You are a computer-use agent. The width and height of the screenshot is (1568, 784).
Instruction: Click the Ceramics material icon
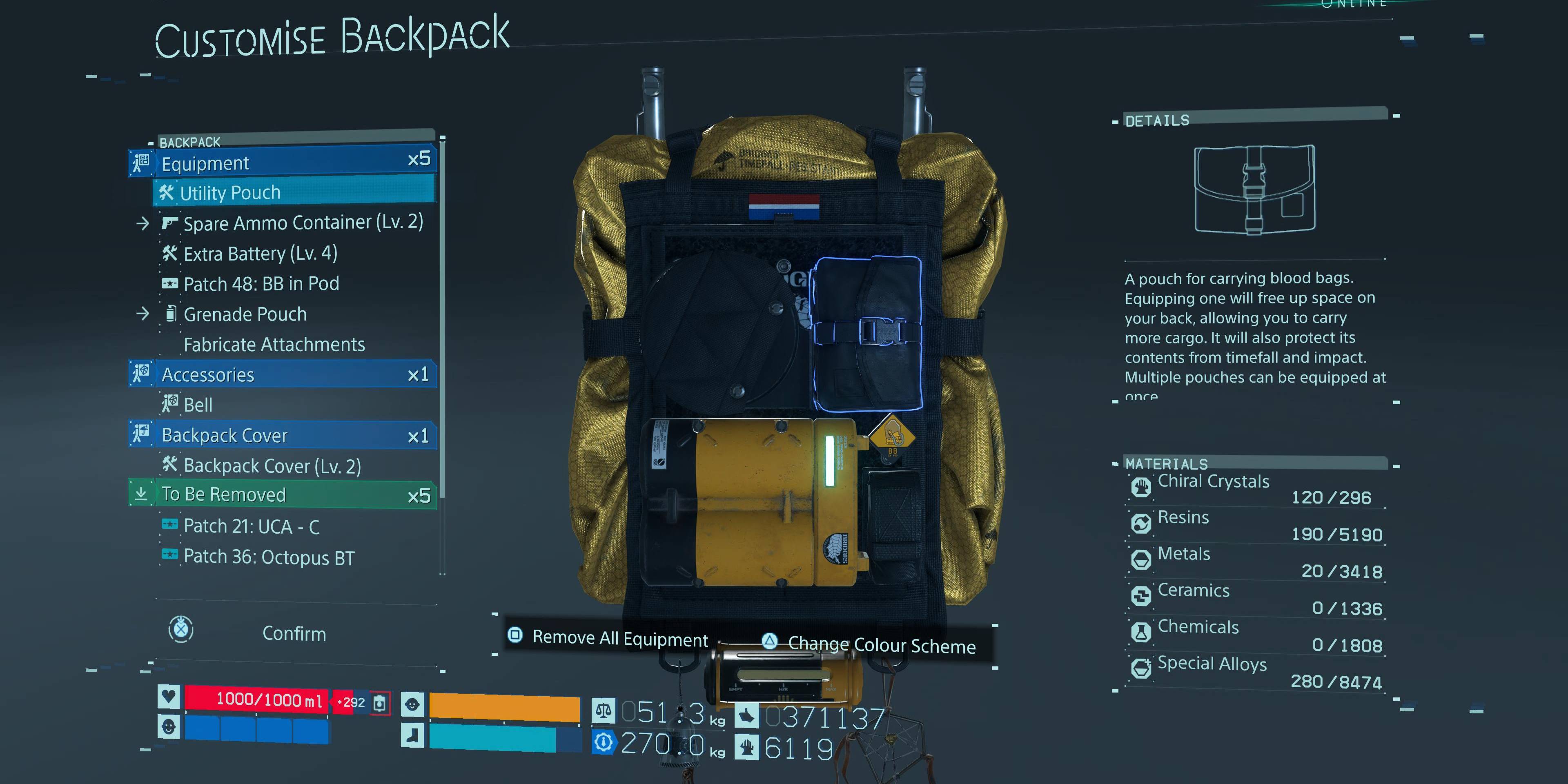point(1142,597)
